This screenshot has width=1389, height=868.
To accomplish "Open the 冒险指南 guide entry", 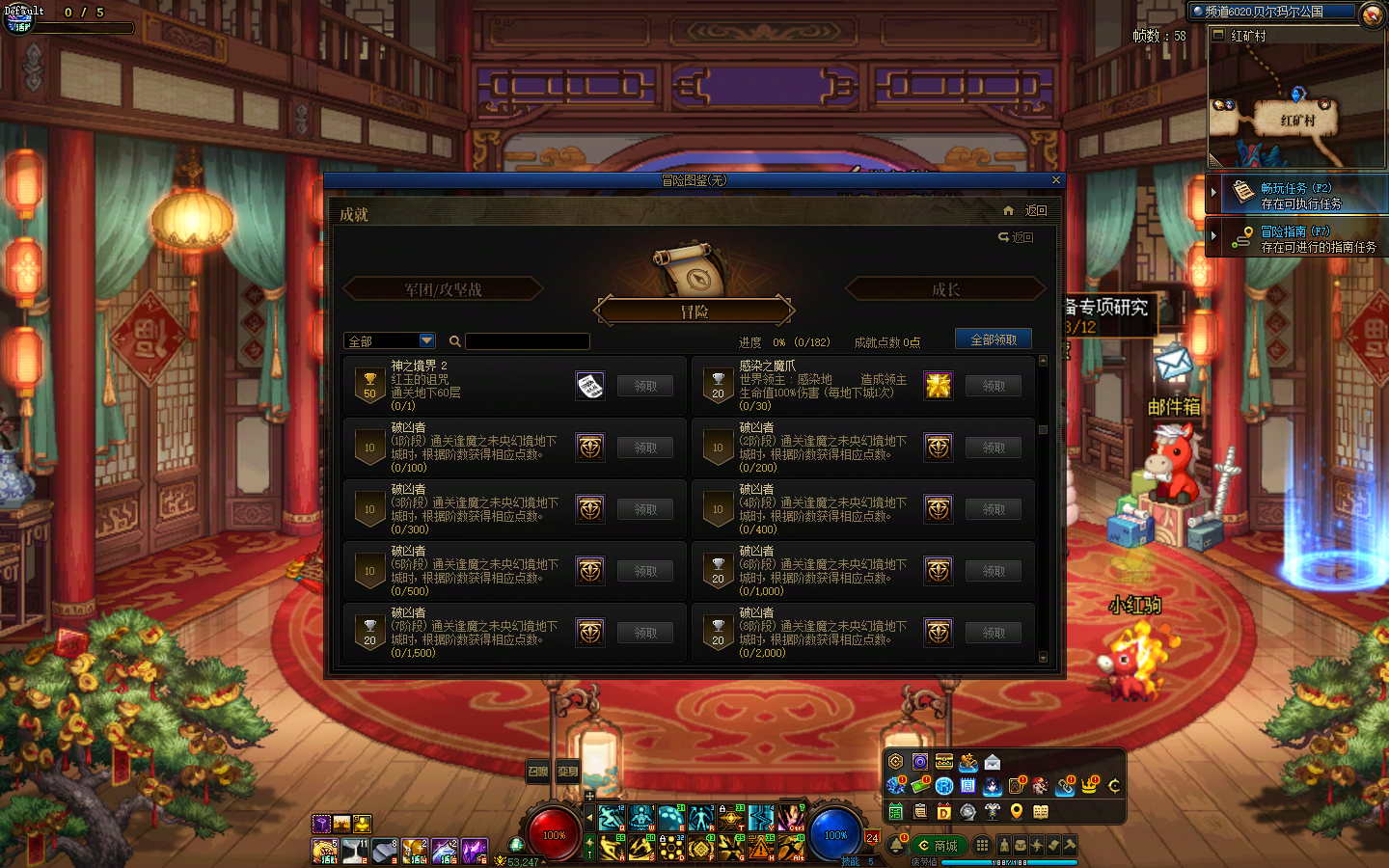I will (x=1298, y=238).
